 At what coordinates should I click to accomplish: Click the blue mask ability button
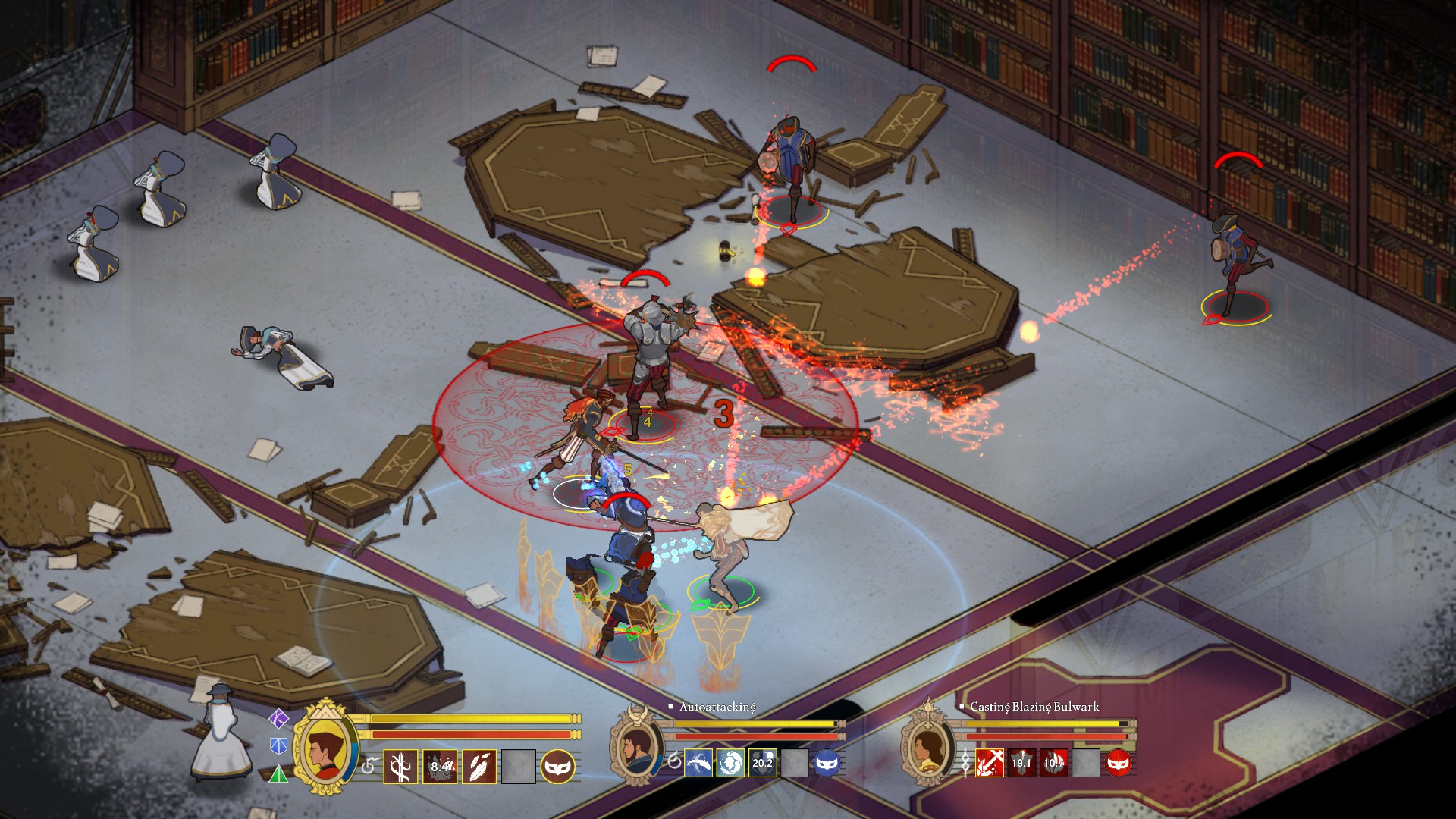[827, 763]
